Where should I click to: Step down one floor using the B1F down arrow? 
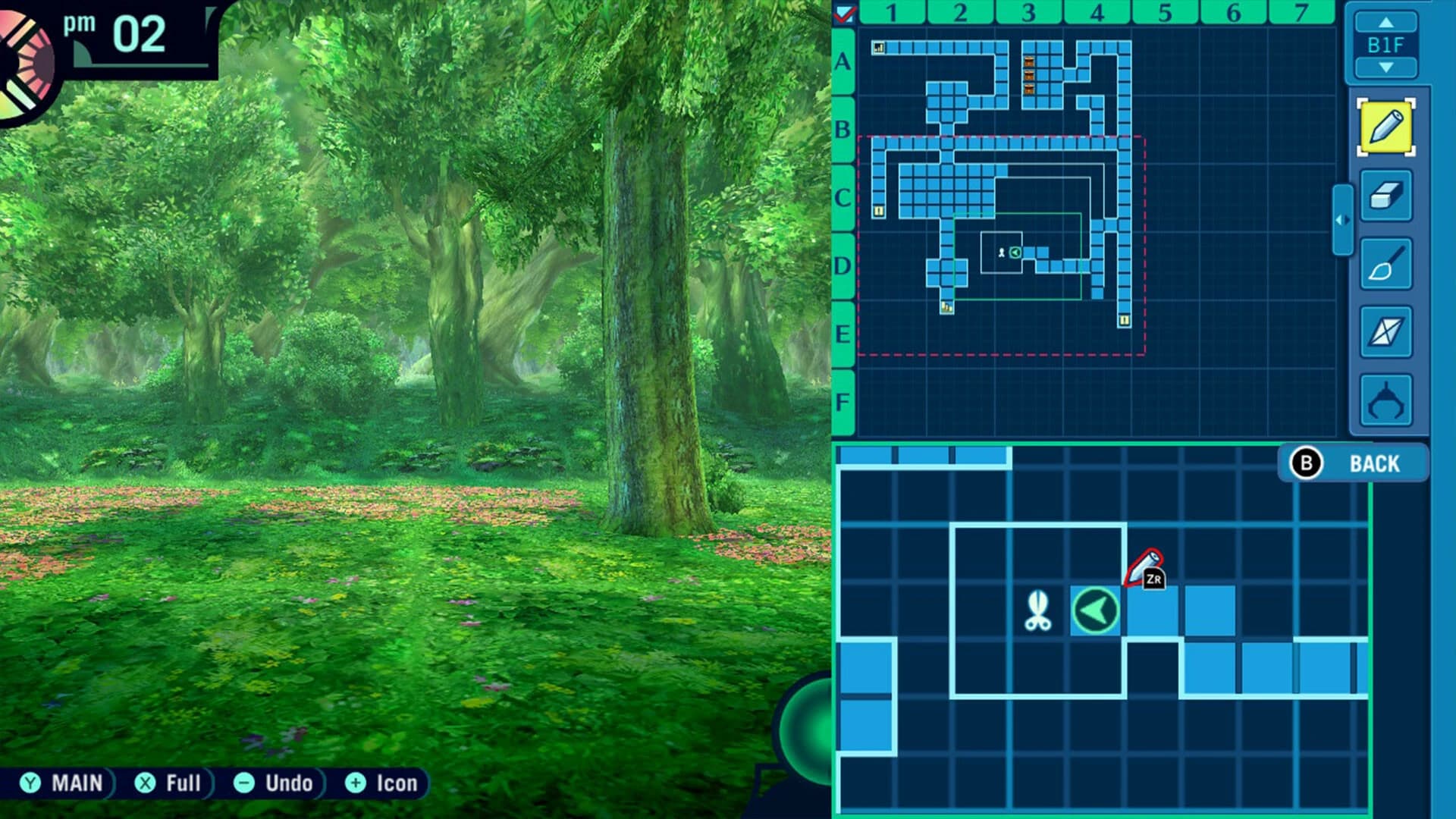click(x=1386, y=65)
